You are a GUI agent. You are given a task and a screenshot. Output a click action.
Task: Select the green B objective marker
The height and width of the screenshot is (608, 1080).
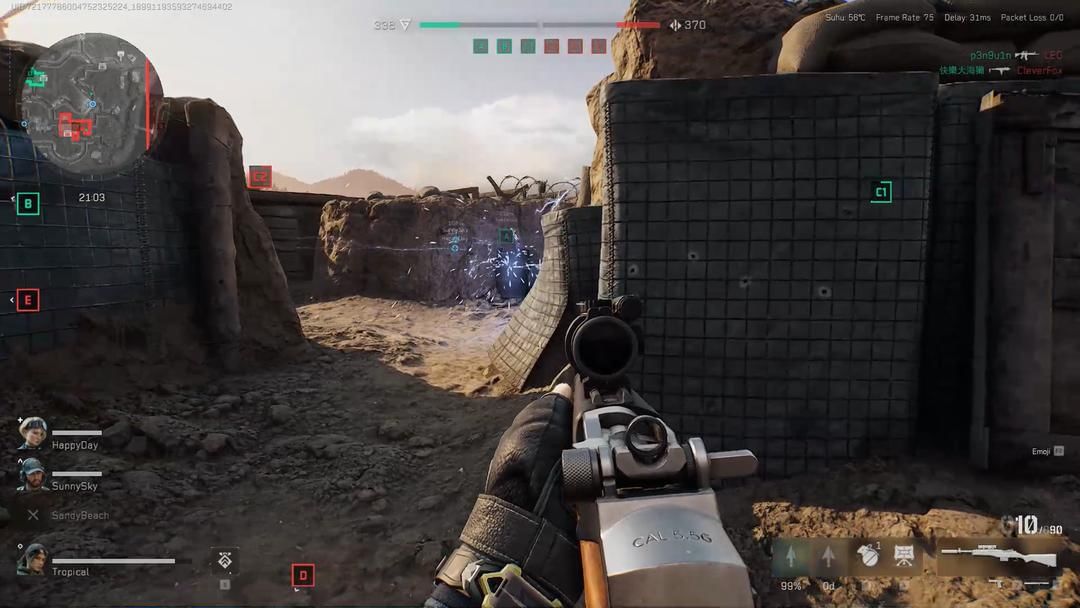(28, 204)
